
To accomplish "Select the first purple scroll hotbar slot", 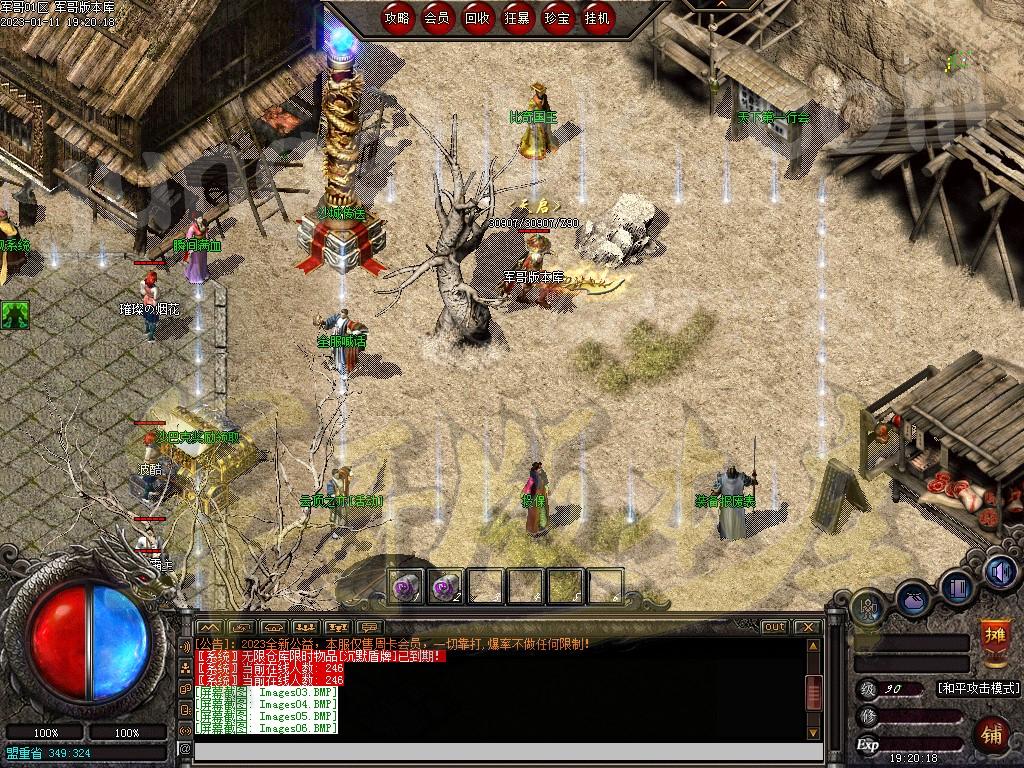I will pos(407,586).
